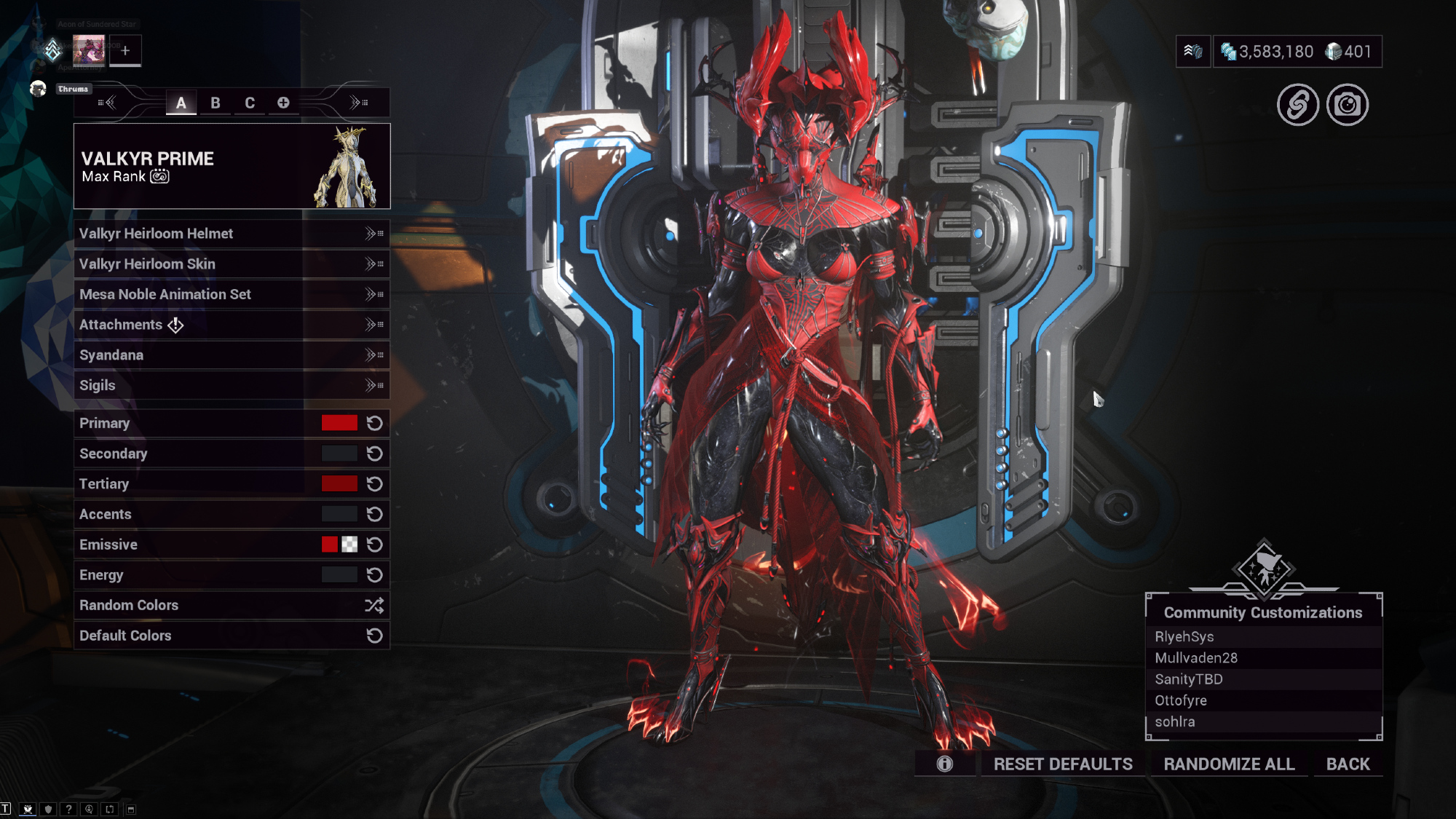Screen dimensions: 1456x819
Task: Change the Emissive color
Action: click(330, 545)
